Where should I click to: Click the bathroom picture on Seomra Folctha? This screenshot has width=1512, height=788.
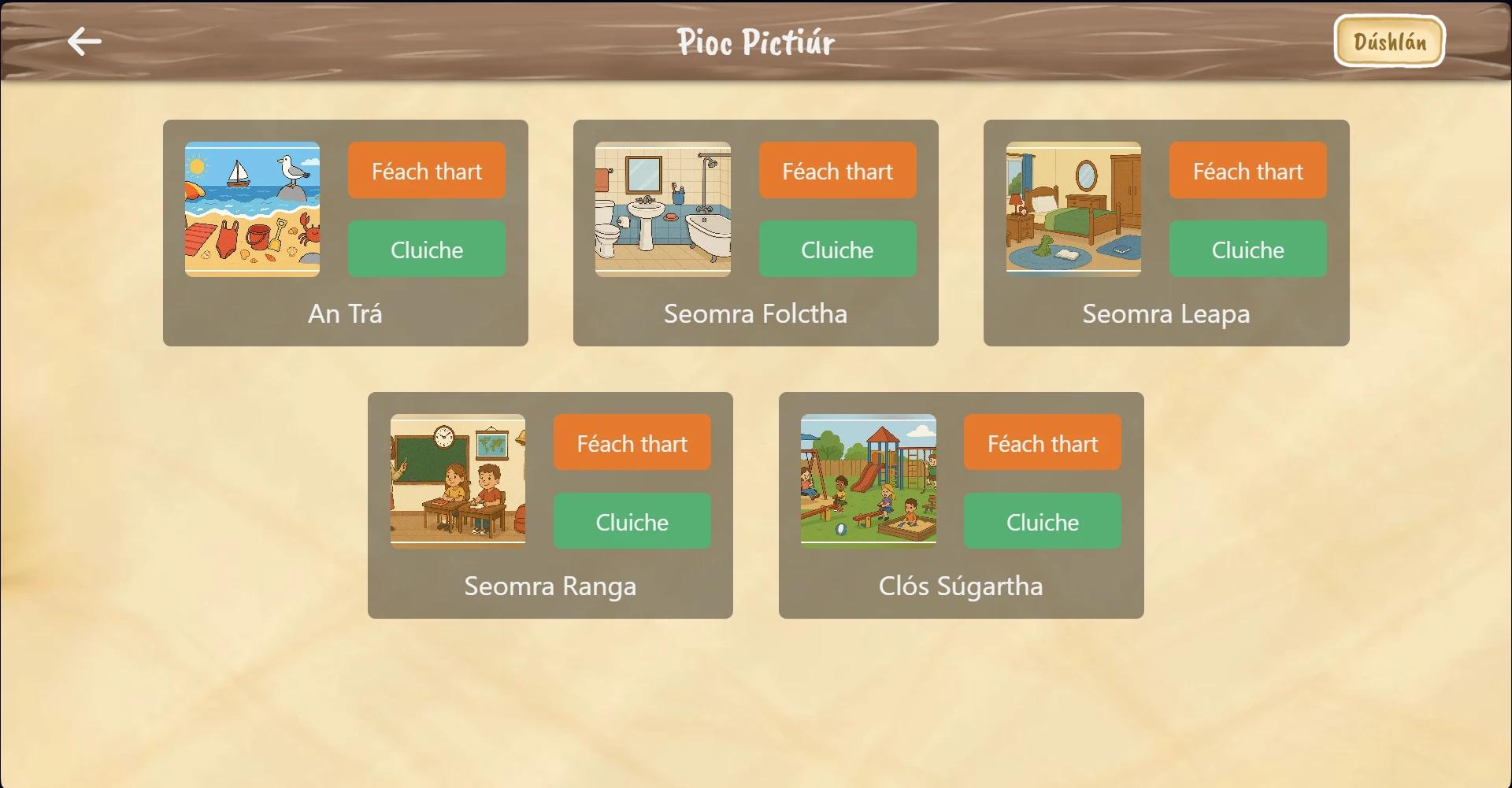point(662,209)
